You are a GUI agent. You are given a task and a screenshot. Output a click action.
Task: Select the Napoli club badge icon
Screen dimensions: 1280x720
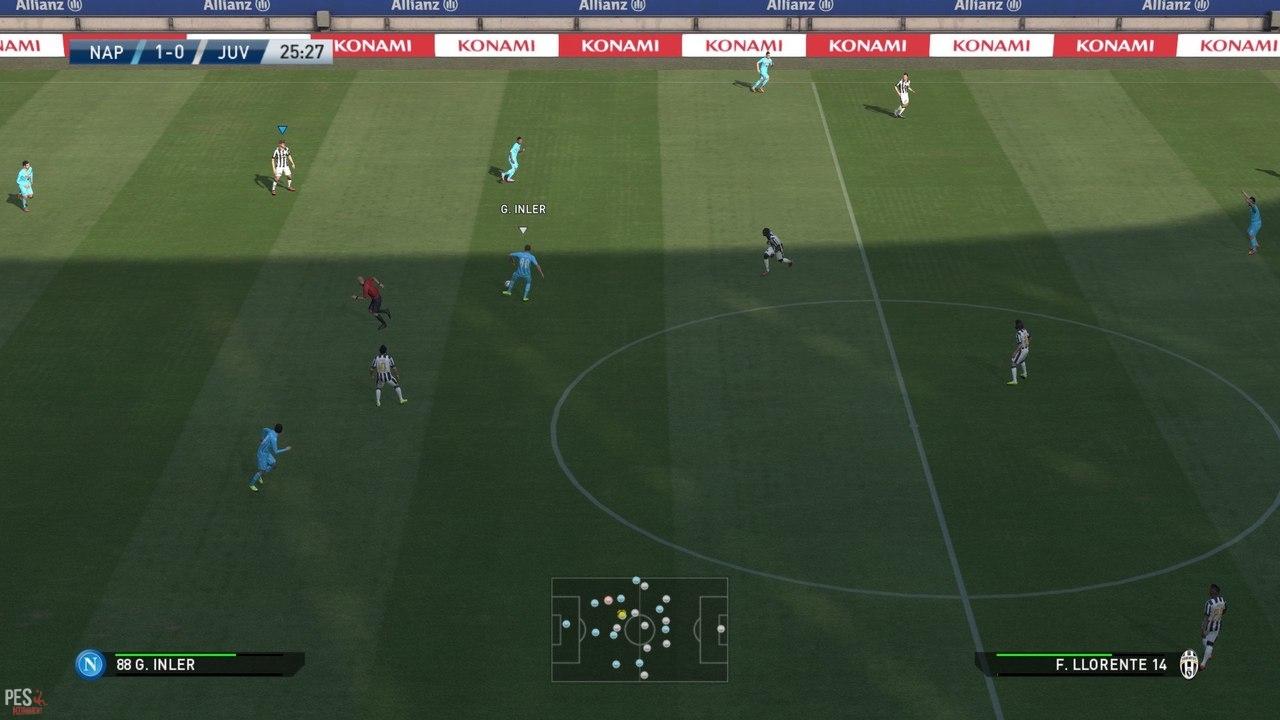click(x=90, y=664)
